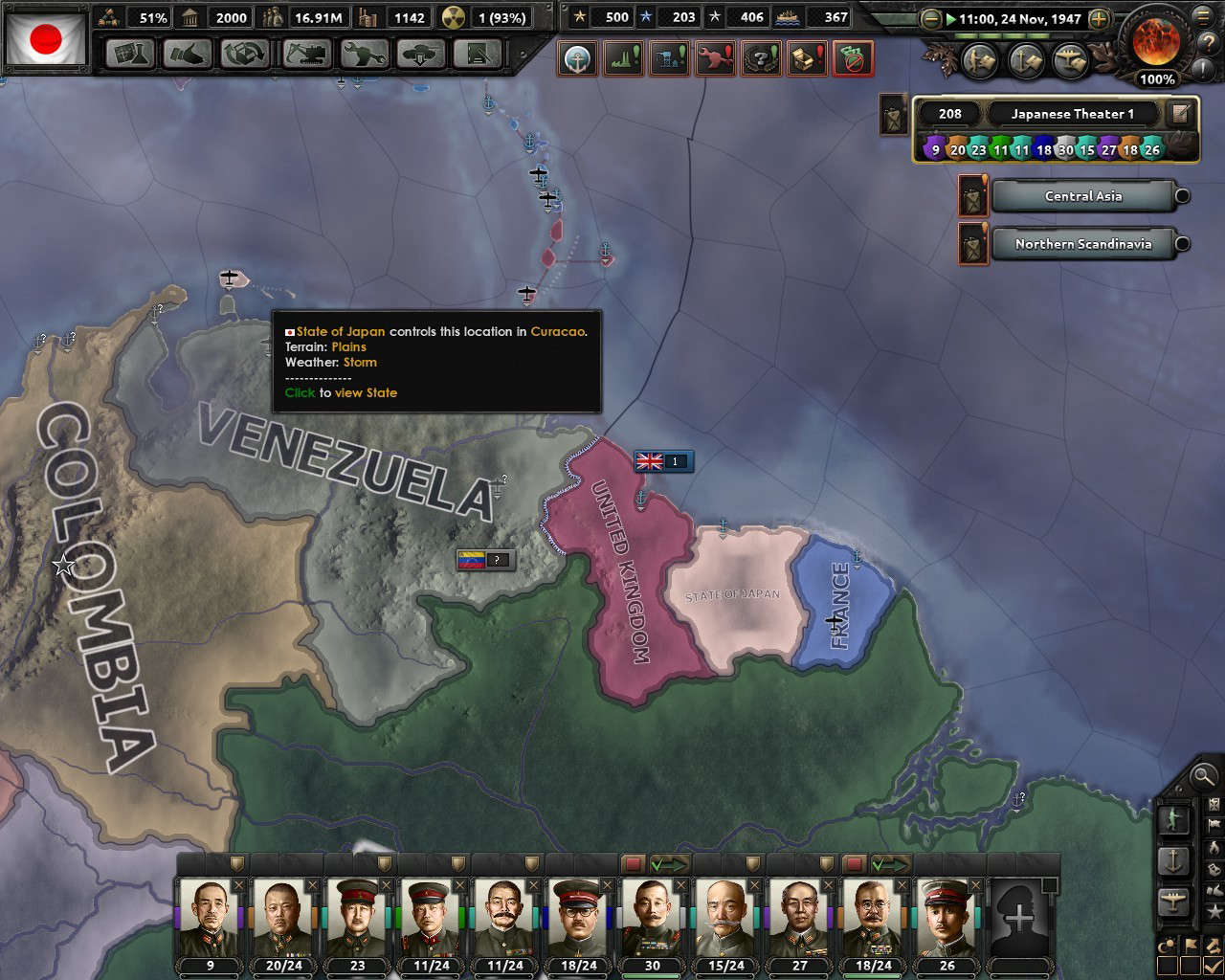1225x980 pixels.
Task: Open the Production menu via the wrench icon
Action: tap(365, 55)
